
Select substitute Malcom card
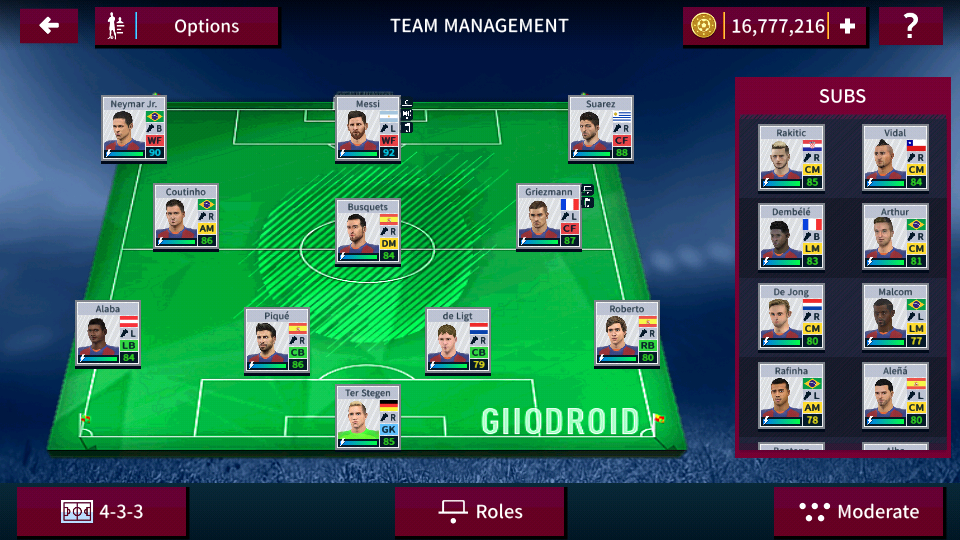tap(895, 316)
